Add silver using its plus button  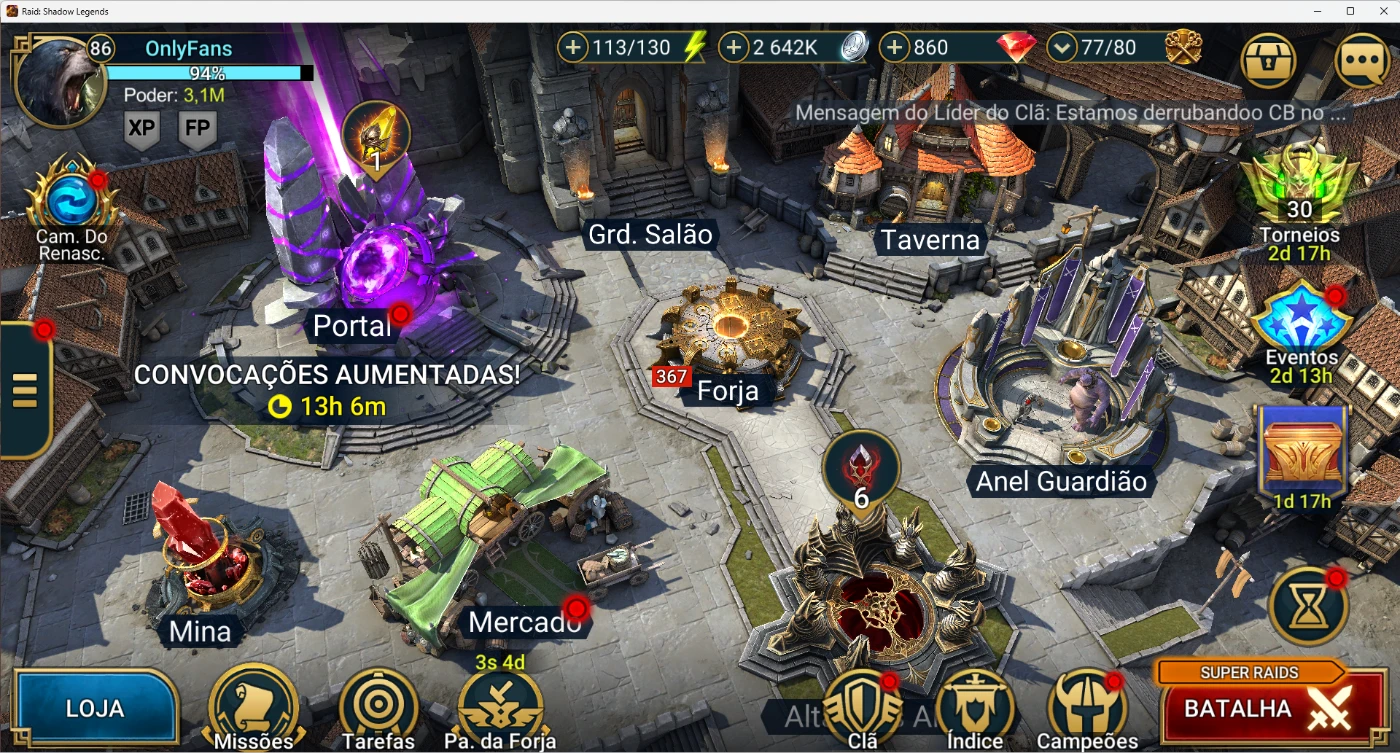point(734,47)
